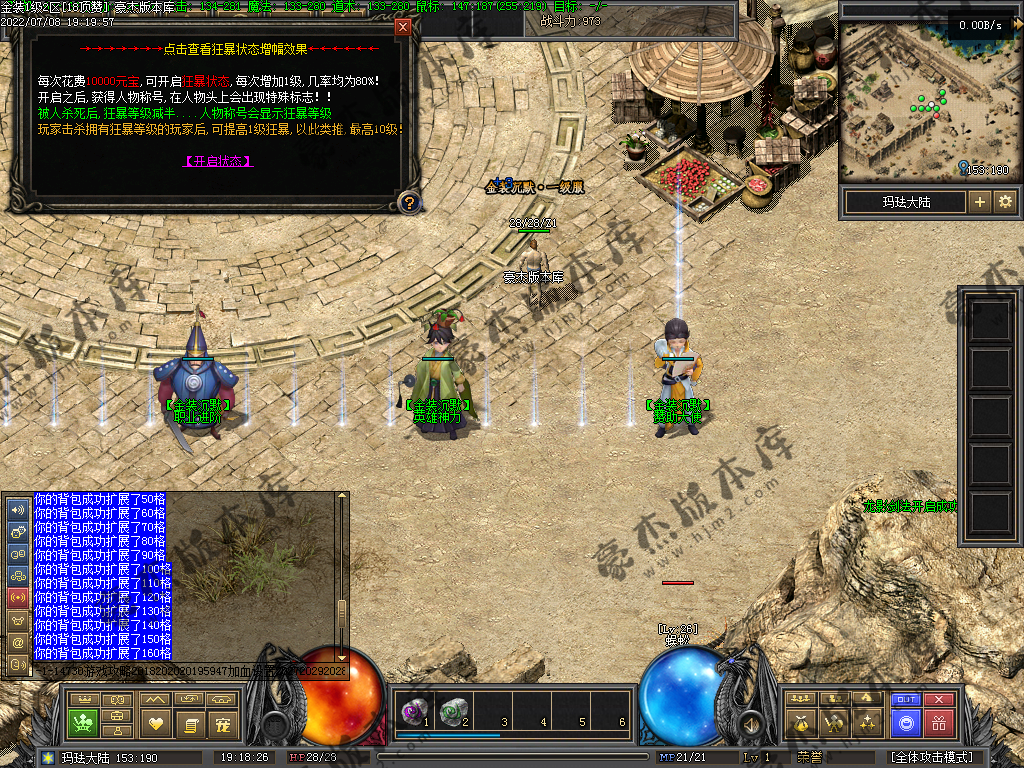Toggle the red broadcast chat channel
This screenshot has width=1024, height=768.
[x=17, y=597]
